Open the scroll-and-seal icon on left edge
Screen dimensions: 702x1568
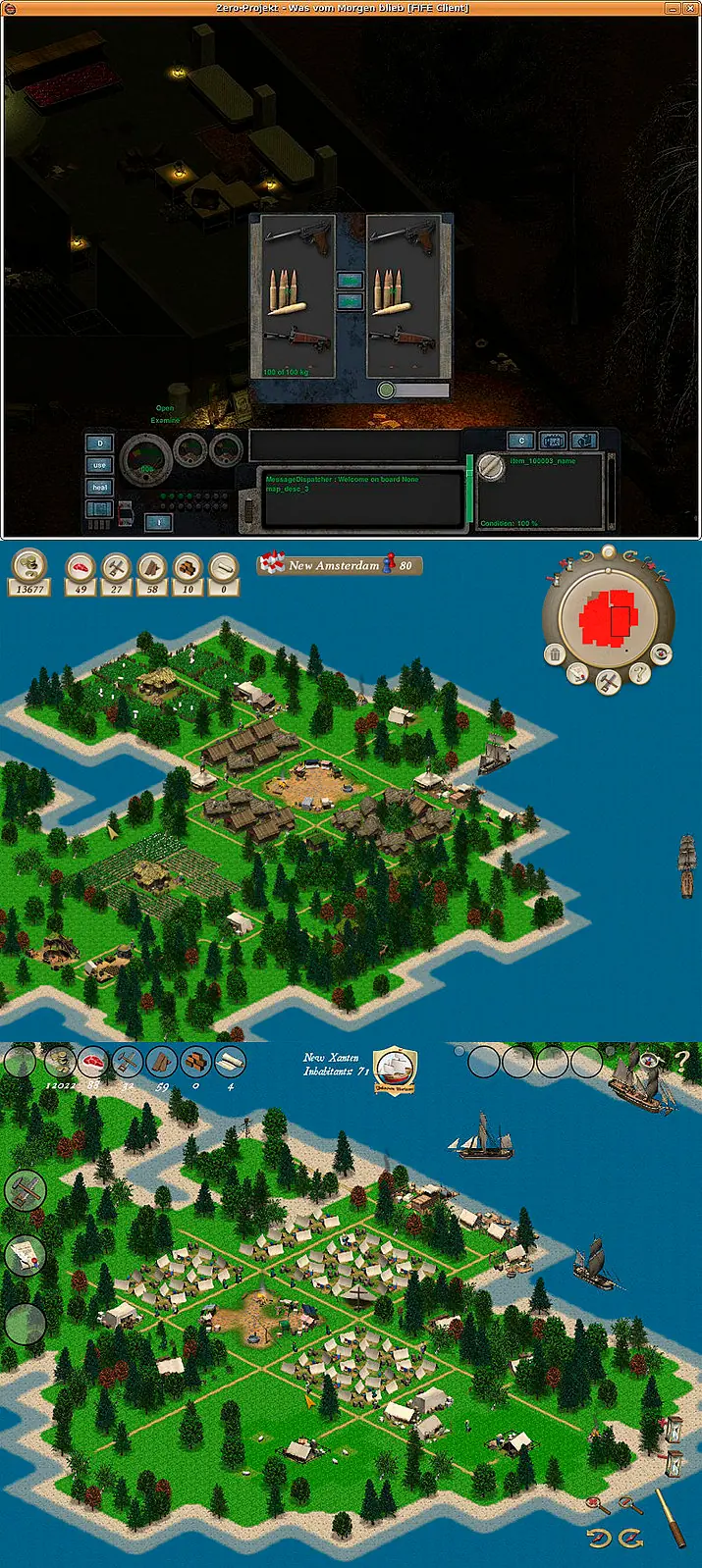24,1255
